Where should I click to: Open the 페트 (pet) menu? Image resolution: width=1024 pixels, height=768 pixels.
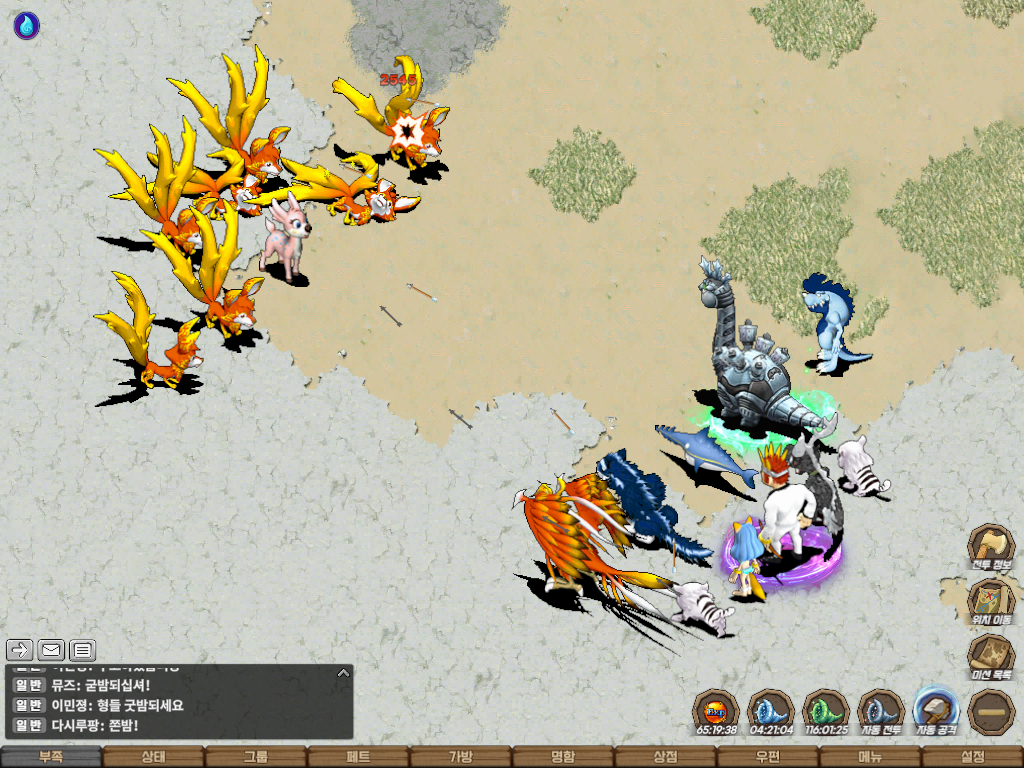[358, 757]
